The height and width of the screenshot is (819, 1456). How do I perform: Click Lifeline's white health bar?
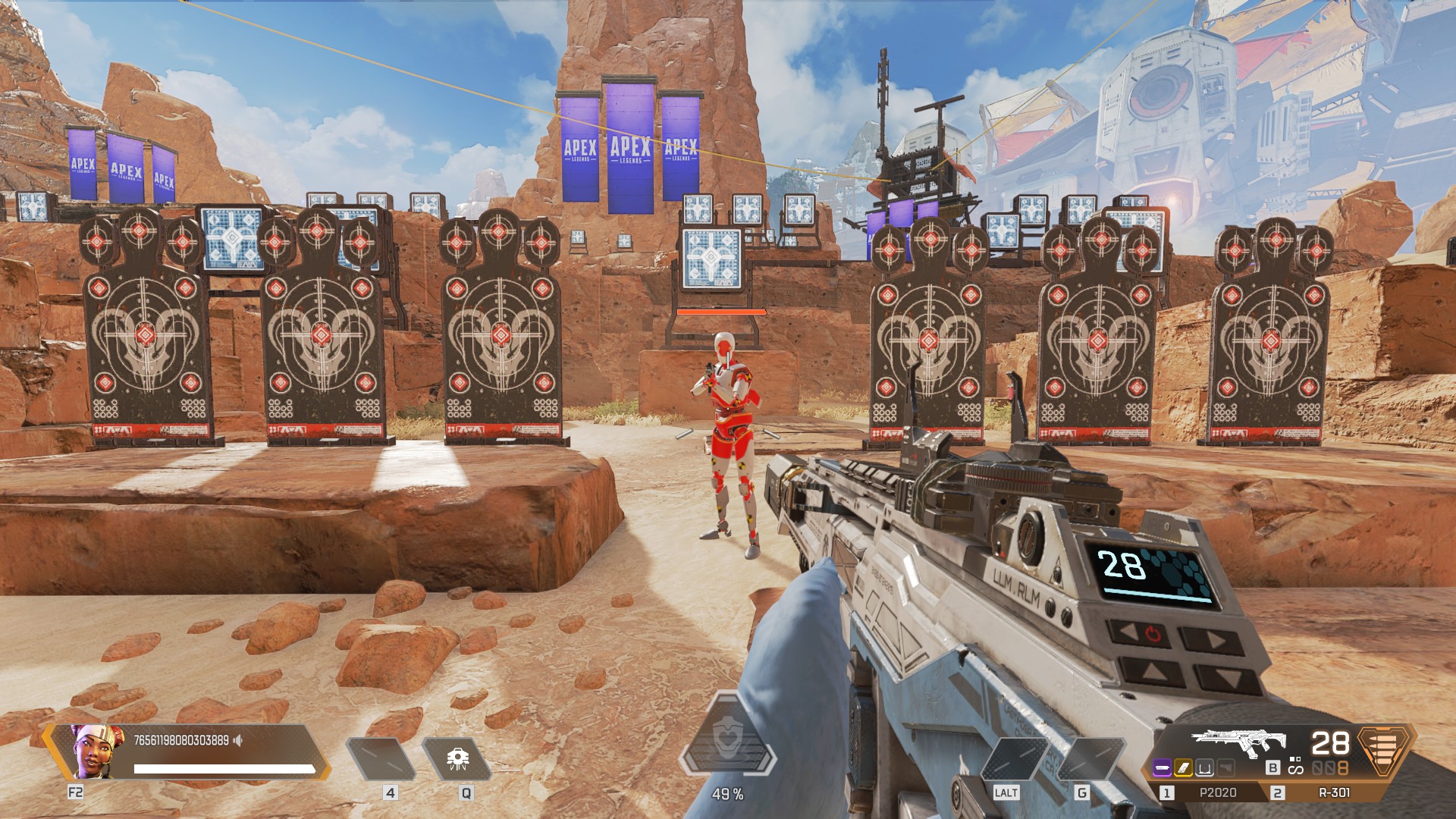(224, 767)
